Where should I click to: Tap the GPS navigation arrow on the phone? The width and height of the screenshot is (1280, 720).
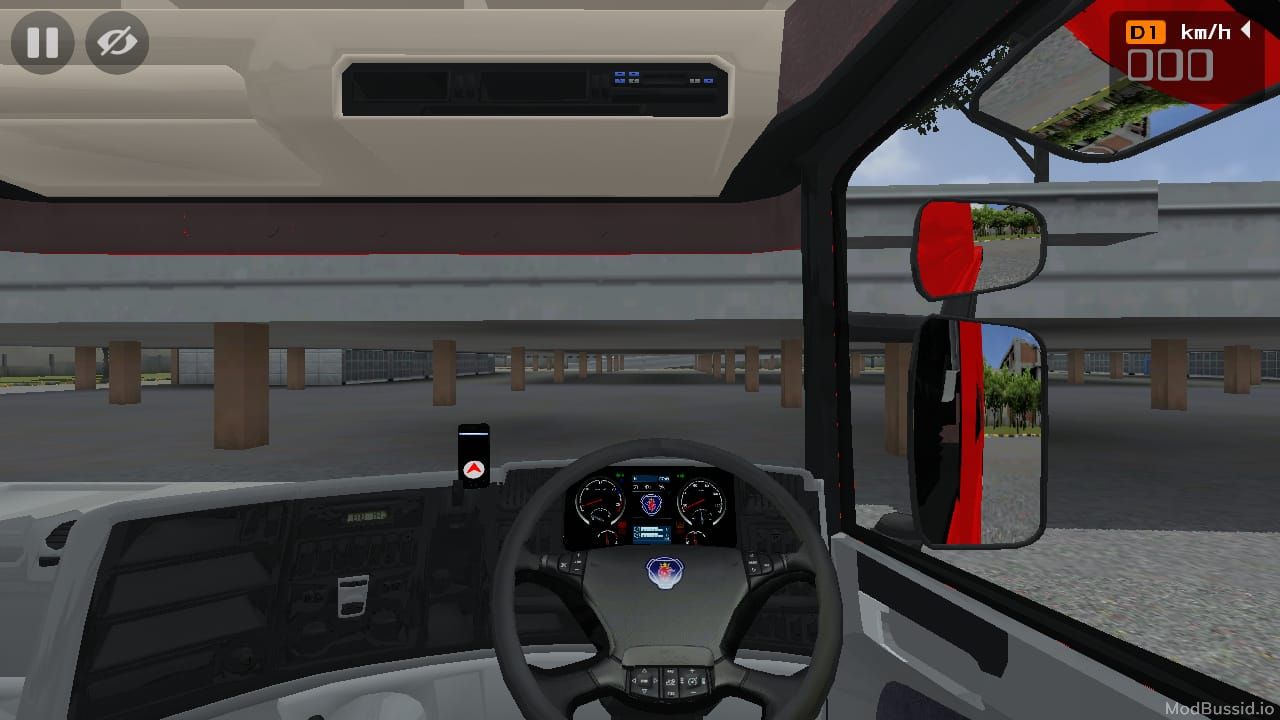(x=473, y=467)
